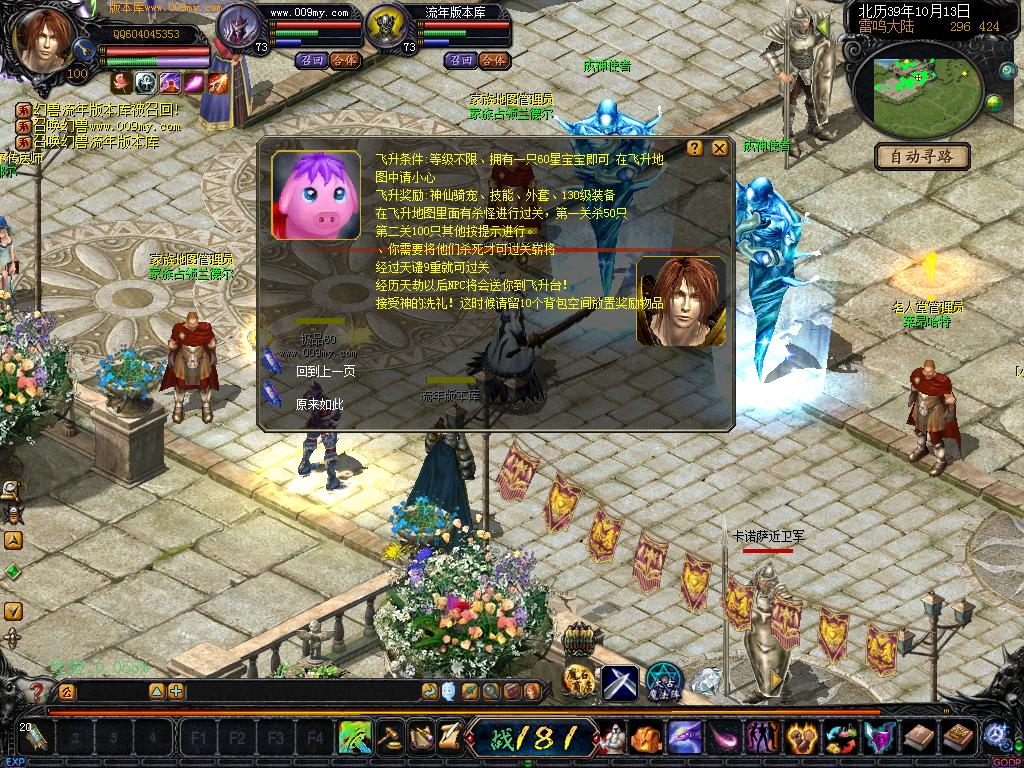Click the gavel icon on the bottom bar
Viewport: 1024px width, 768px height.
pyautogui.click(x=390, y=738)
